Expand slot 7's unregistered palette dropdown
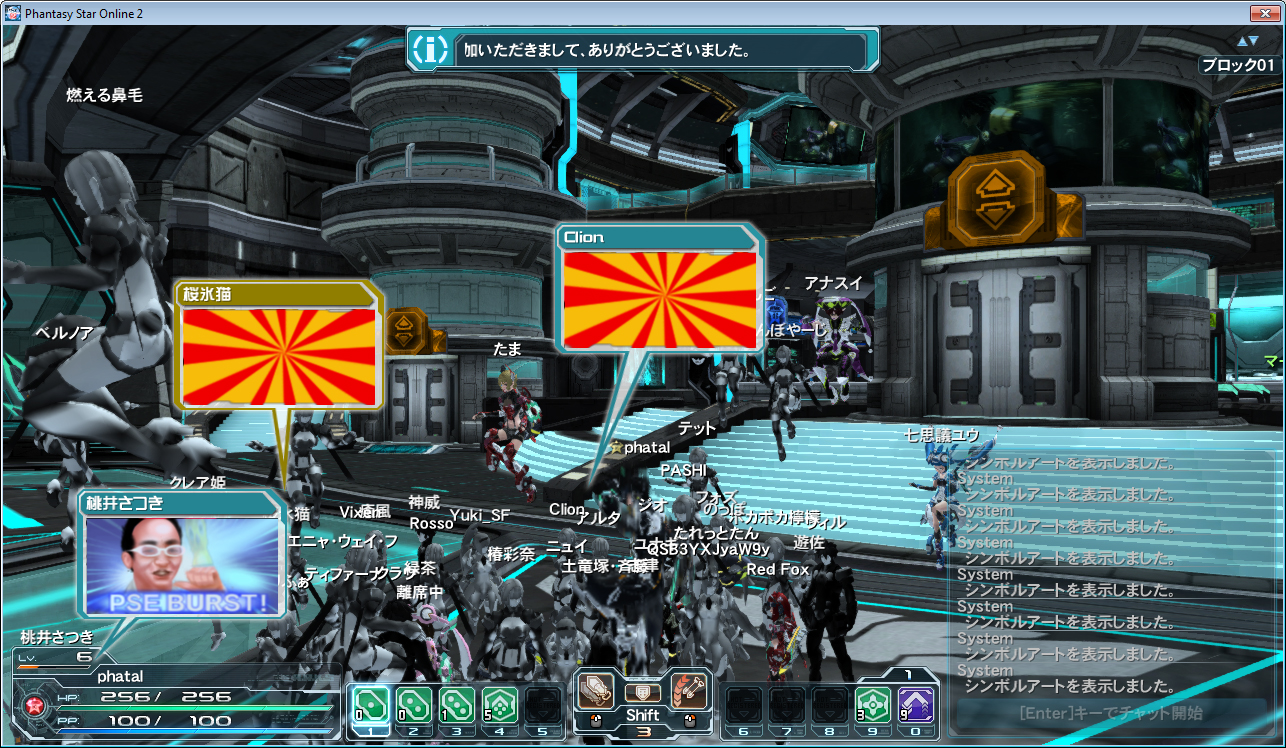The image size is (1286, 748). point(788,705)
